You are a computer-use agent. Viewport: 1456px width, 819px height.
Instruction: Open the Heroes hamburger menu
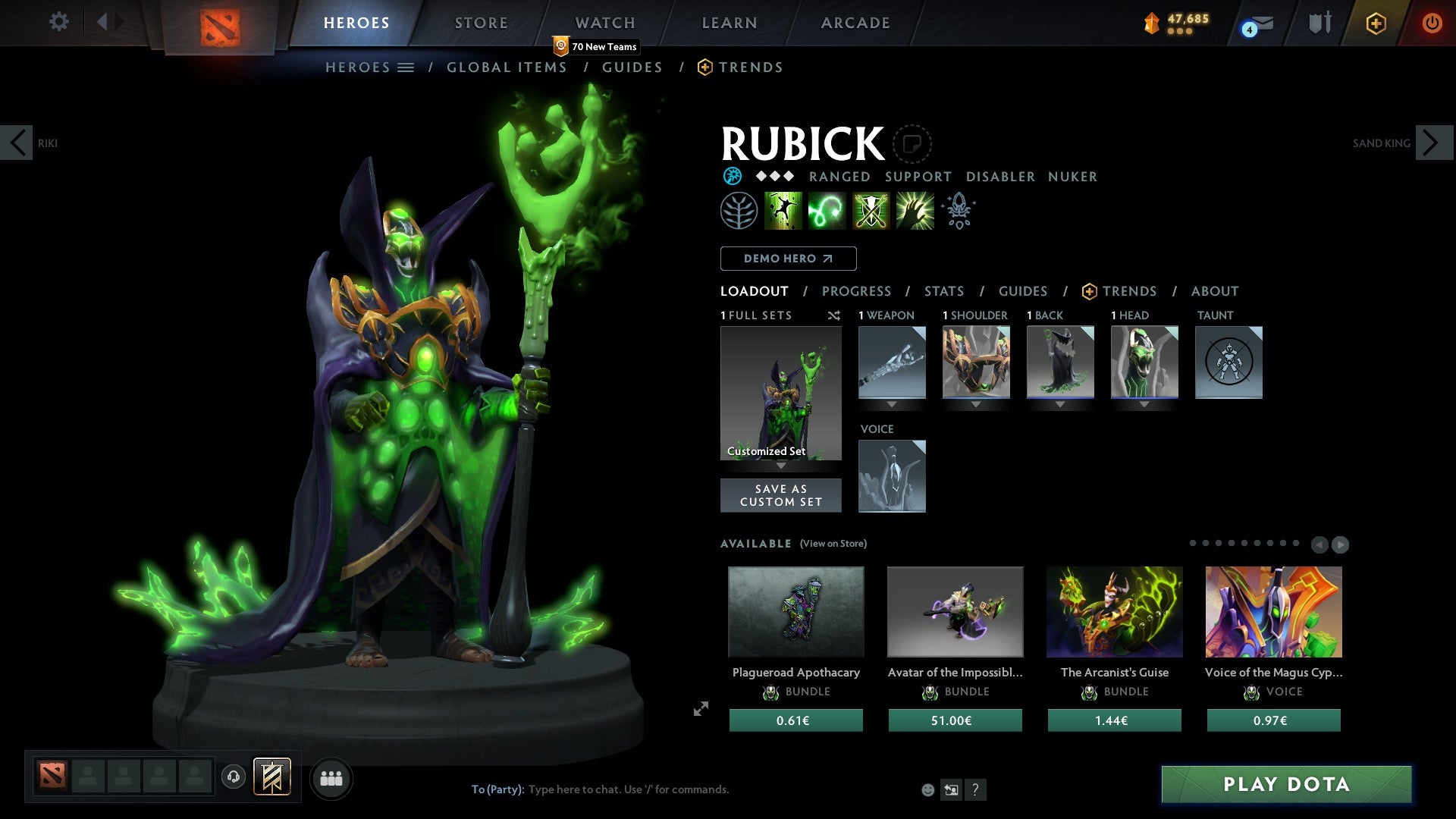point(406,67)
